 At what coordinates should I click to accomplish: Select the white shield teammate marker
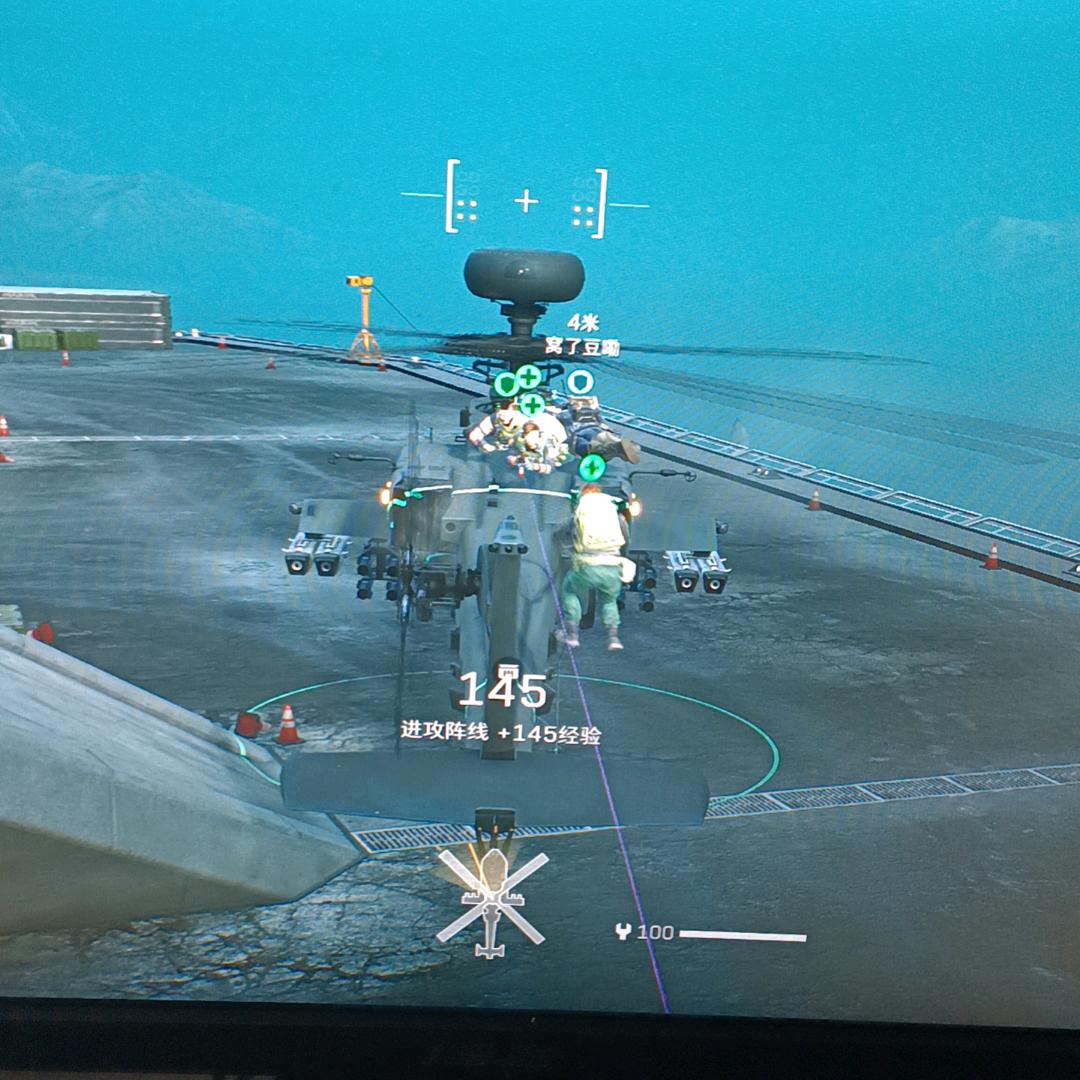pyautogui.click(x=580, y=381)
